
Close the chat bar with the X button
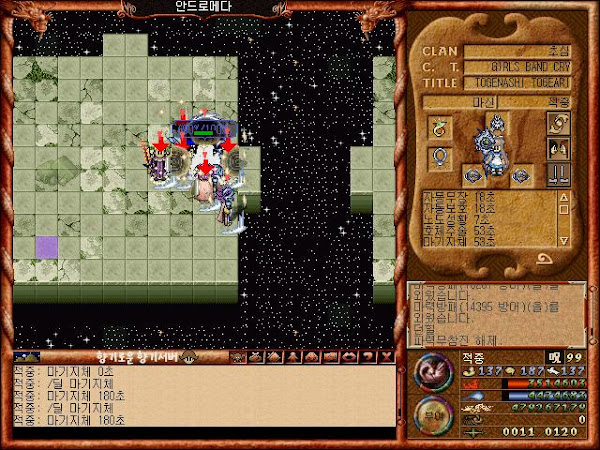385,357
